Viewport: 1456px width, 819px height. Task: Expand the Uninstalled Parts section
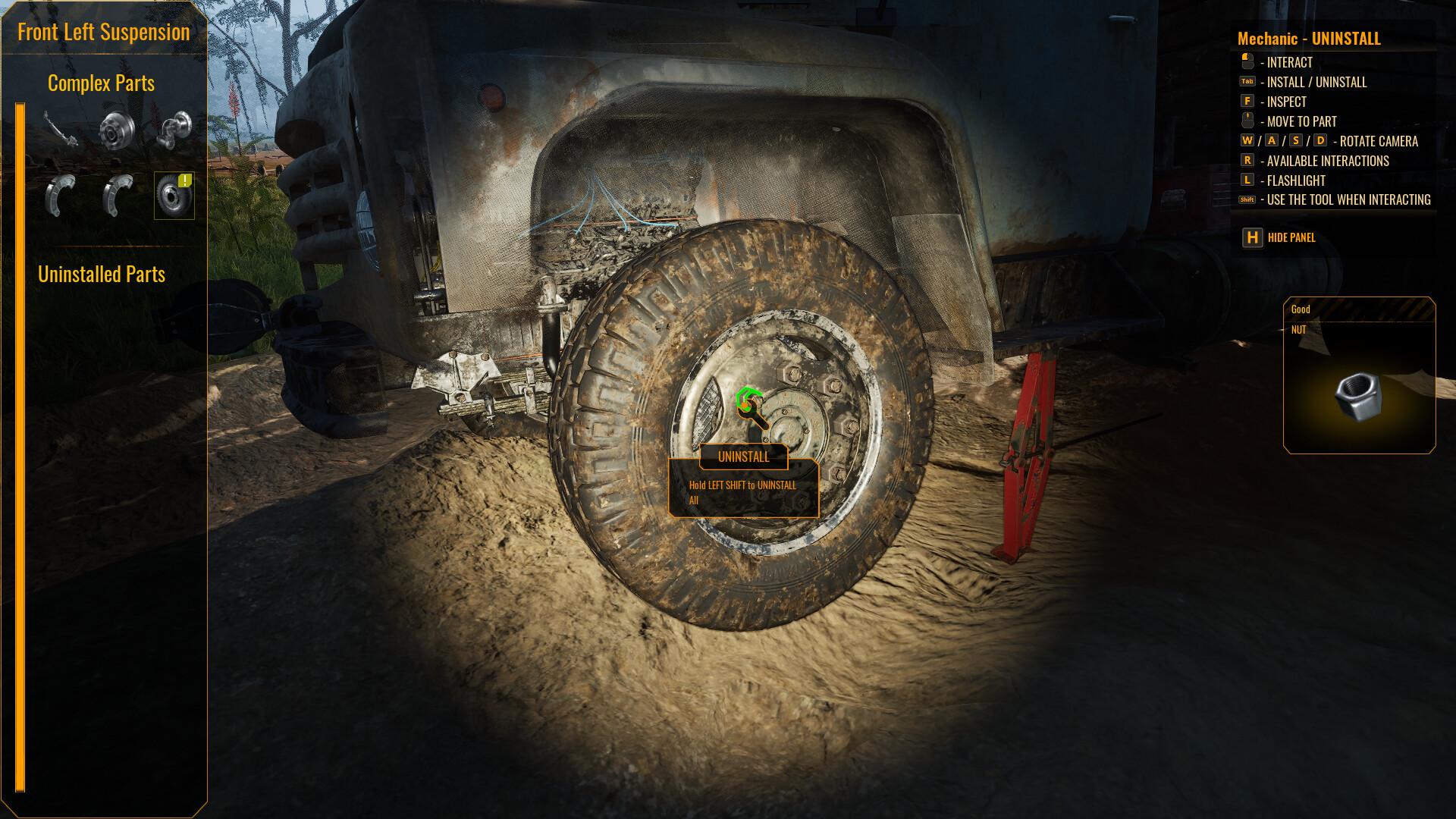101,275
